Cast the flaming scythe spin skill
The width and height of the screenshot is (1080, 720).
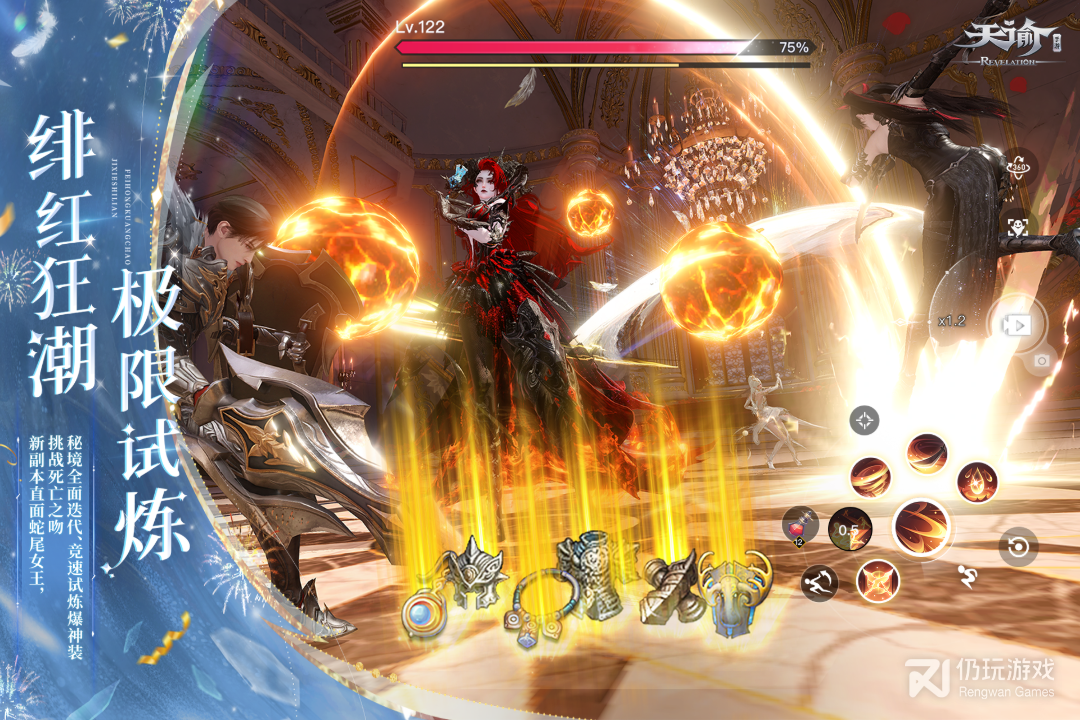(926, 454)
